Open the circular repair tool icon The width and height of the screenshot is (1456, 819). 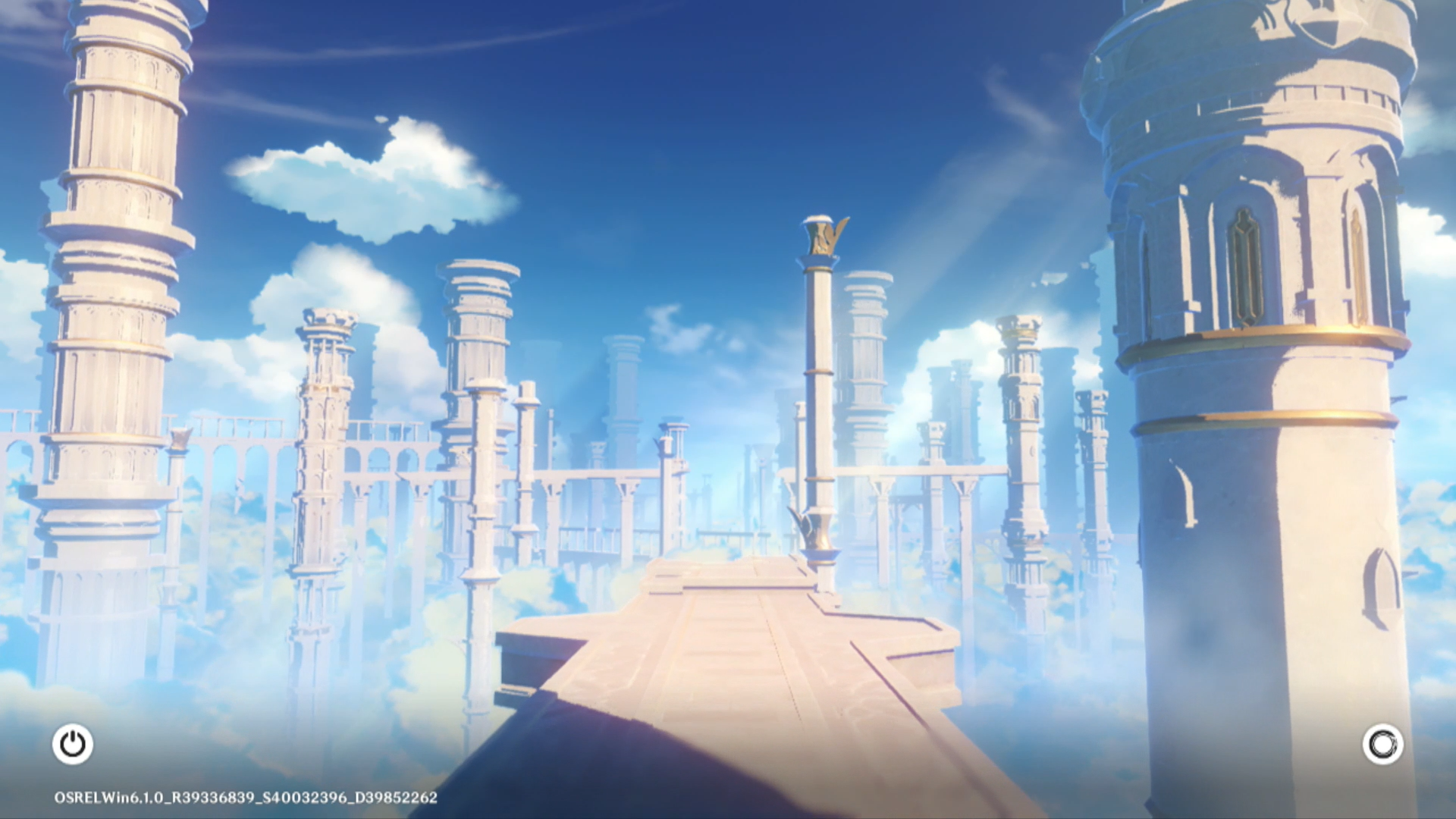pyautogui.click(x=1382, y=744)
